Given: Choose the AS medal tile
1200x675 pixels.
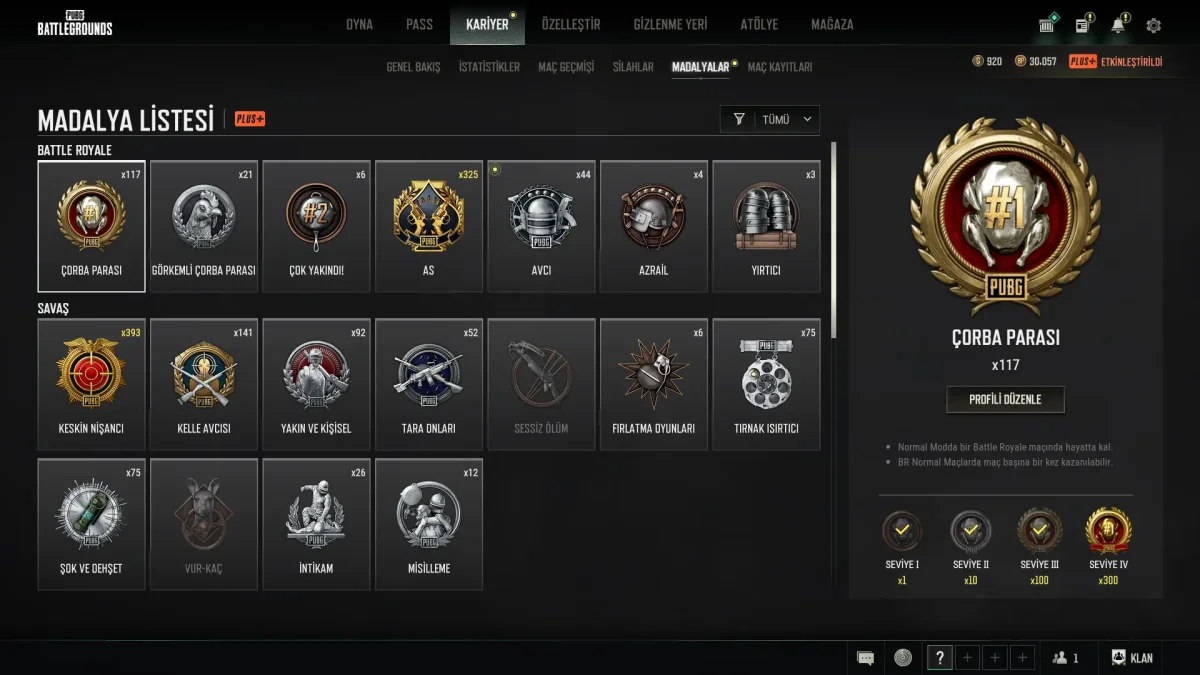Looking at the screenshot, I should pos(429,227).
